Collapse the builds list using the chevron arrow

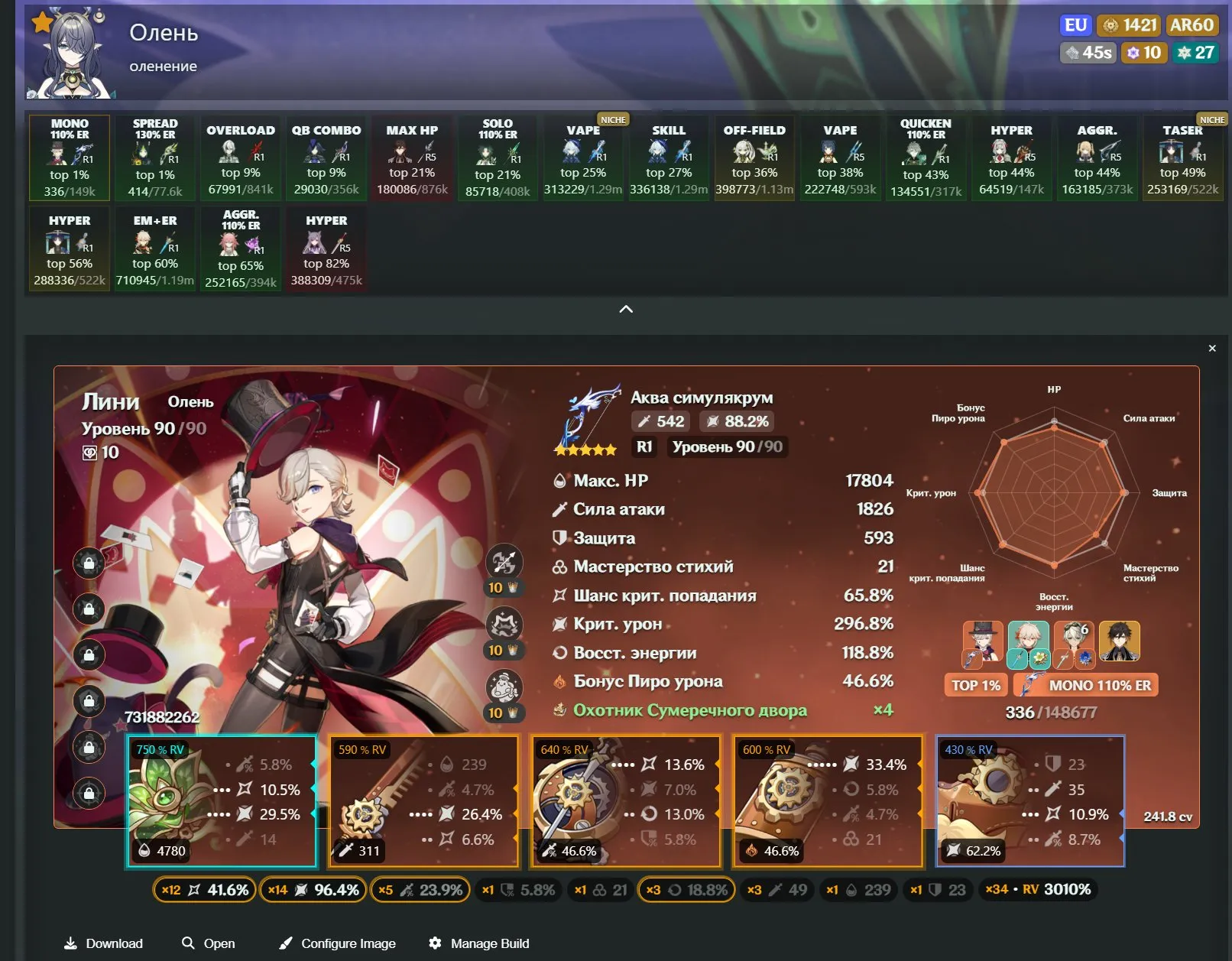pyautogui.click(x=627, y=309)
